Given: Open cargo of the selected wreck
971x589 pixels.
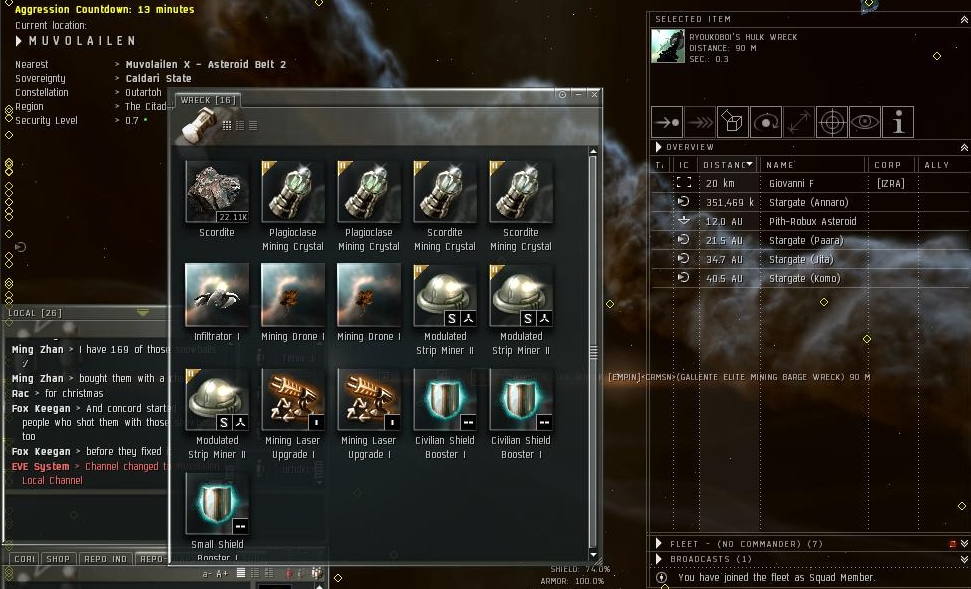Looking at the screenshot, I should [733, 122].
